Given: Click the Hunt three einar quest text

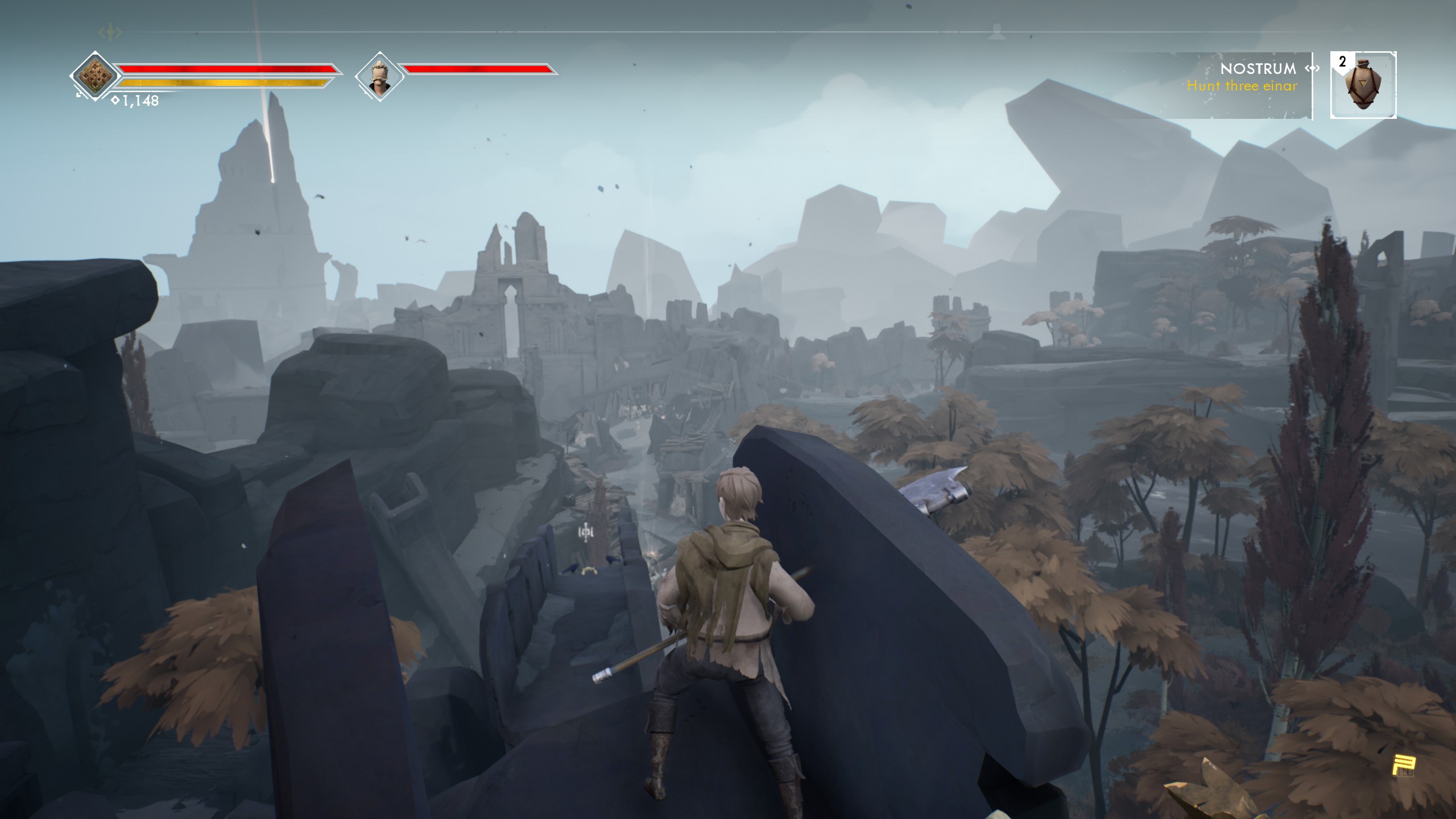Looking at the screenshot, I should click(x=1243, y=88).
